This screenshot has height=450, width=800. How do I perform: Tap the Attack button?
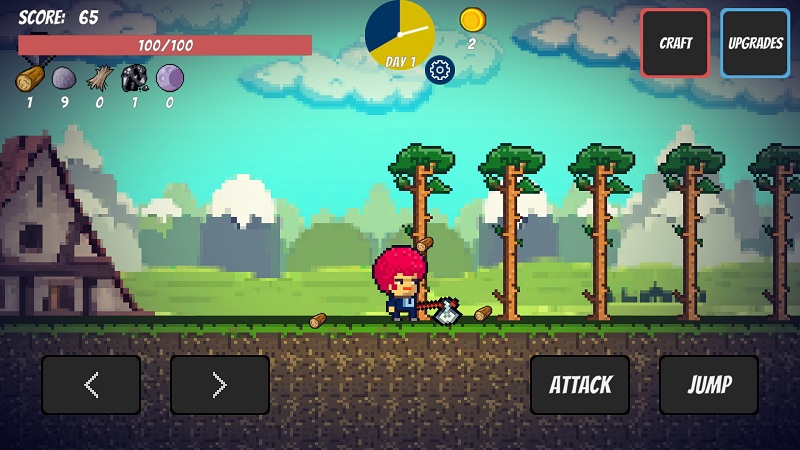point(580,385)
